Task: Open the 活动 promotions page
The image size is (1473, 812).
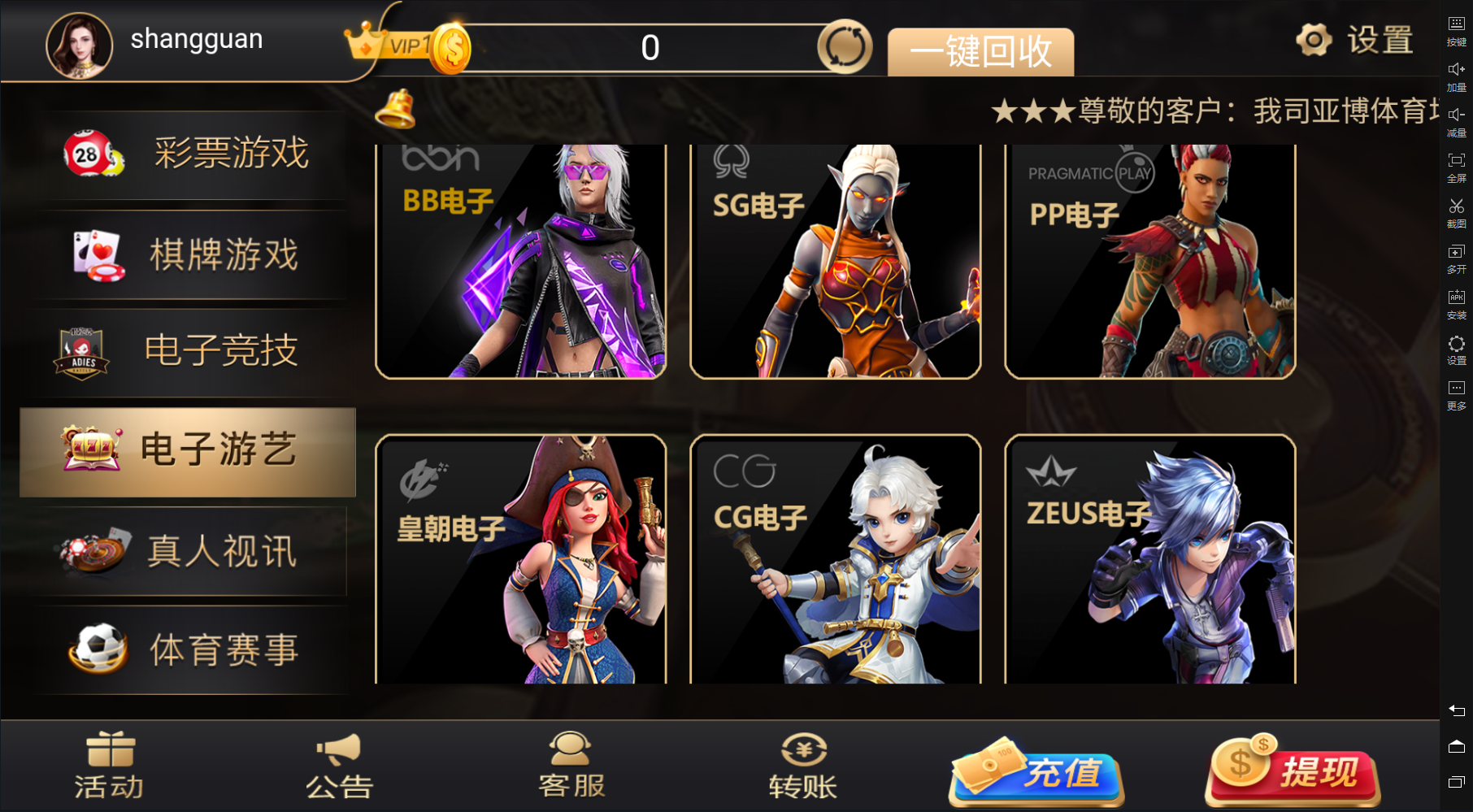Action: pos(110,766)
